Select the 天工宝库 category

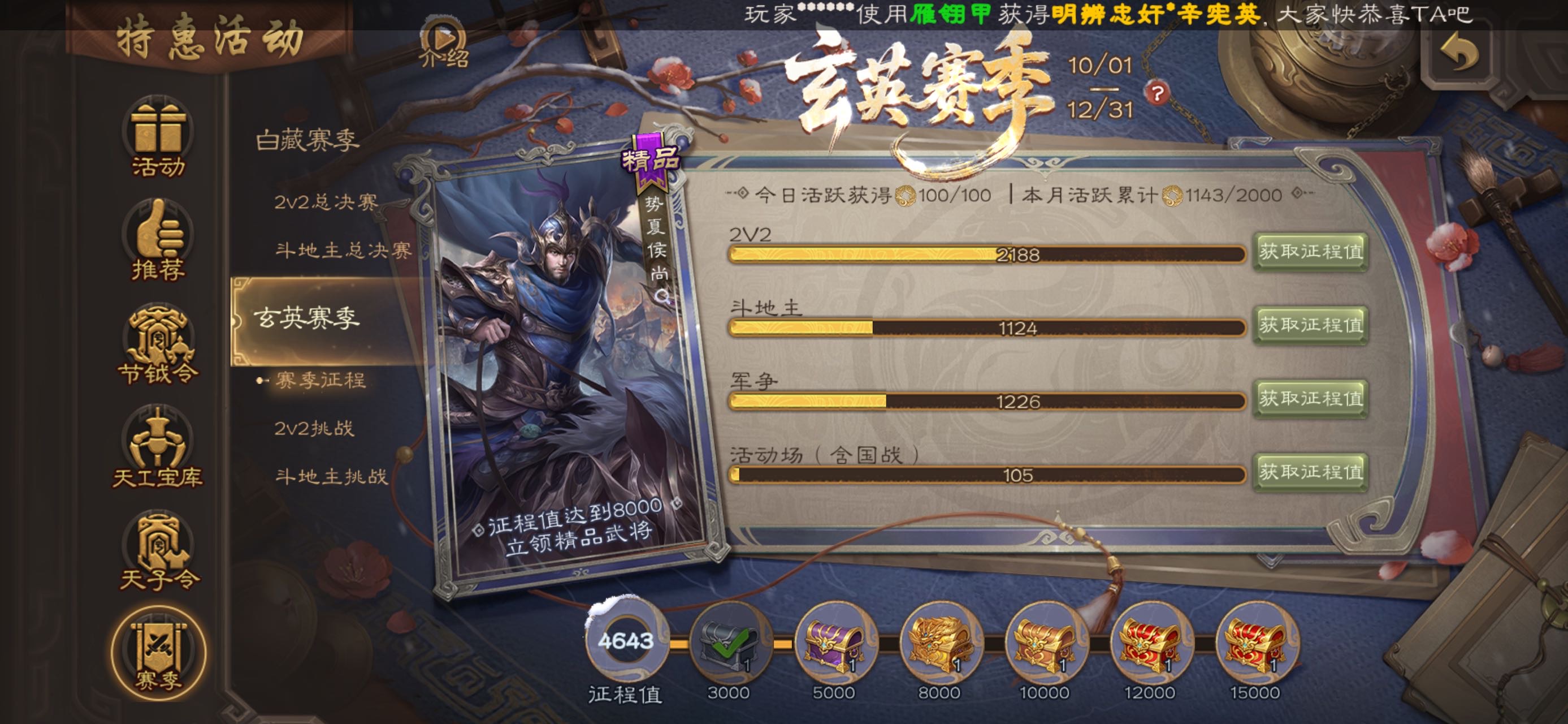(158, 449)
